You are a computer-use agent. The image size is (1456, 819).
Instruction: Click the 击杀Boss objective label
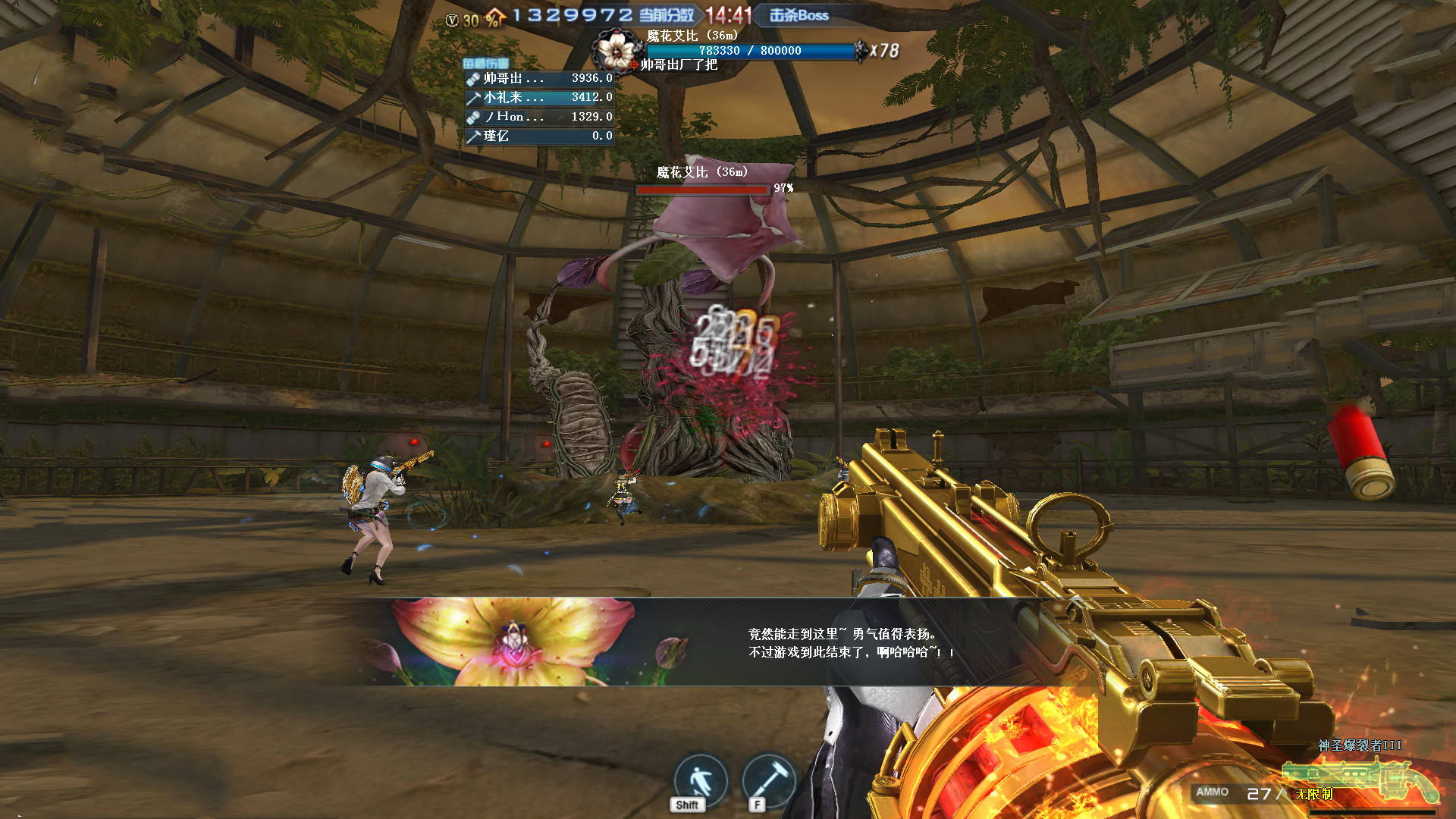799,15
